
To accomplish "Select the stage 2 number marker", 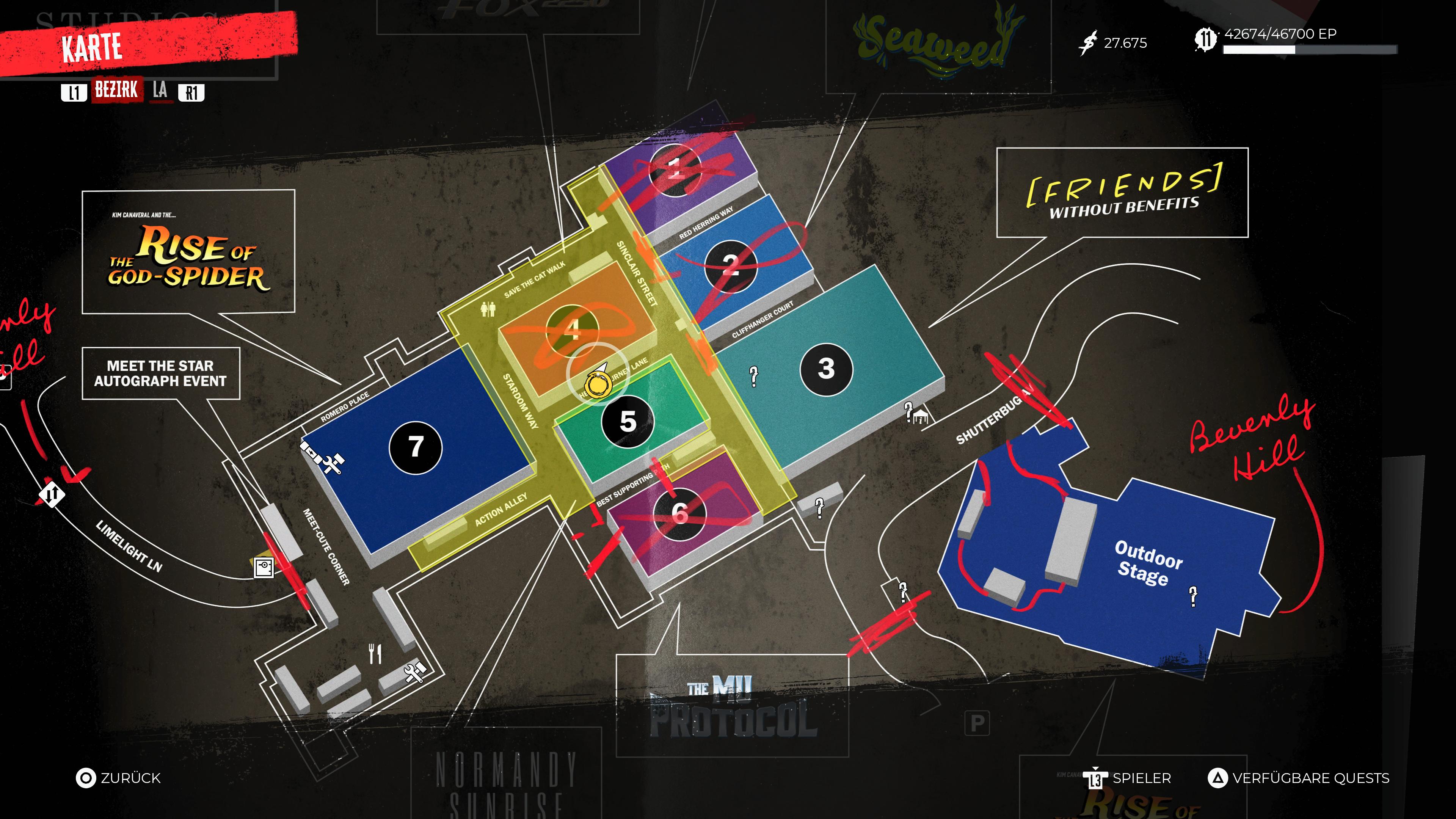I will pyautogui.click(x=730, y=265).
